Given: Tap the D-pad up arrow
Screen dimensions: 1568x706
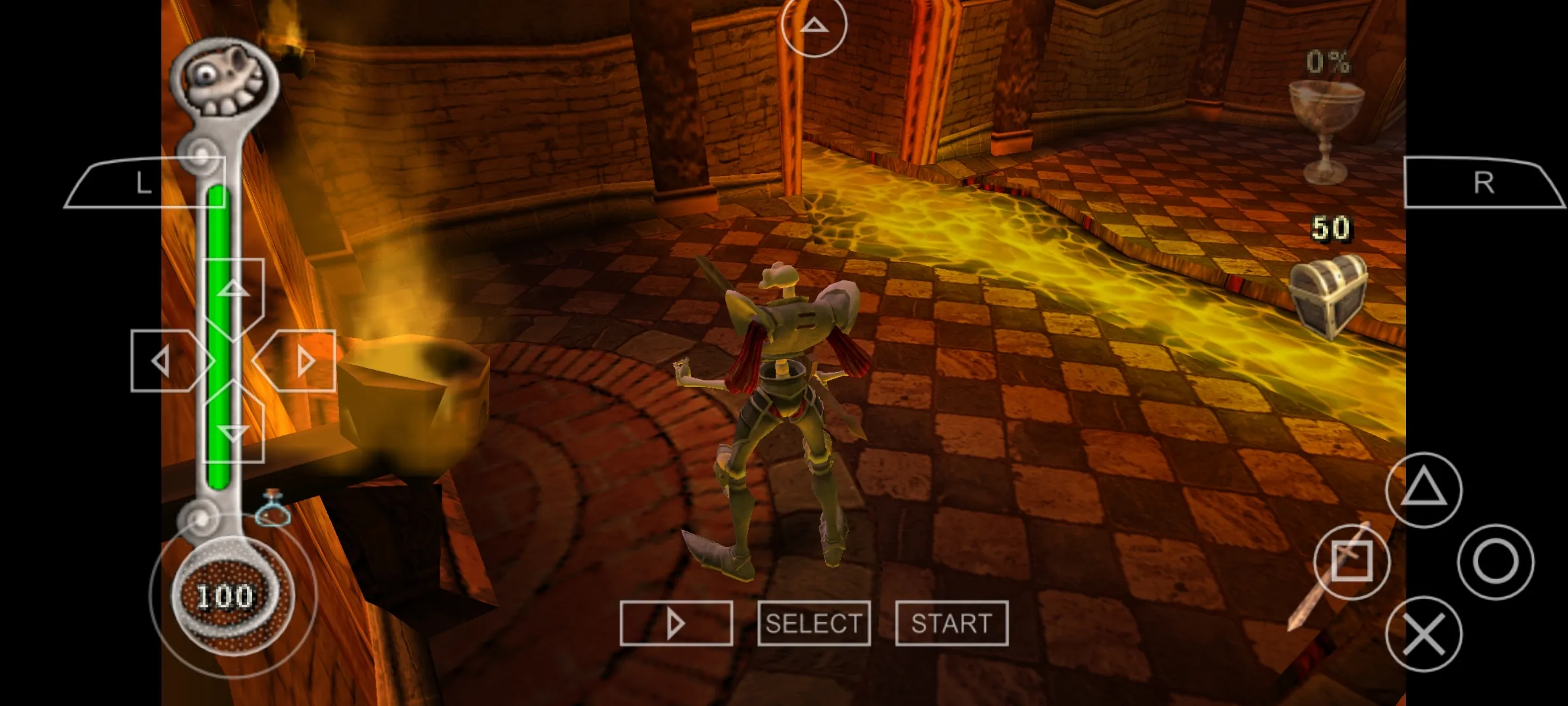Looking at the screenshot, I should click(234, 290).
